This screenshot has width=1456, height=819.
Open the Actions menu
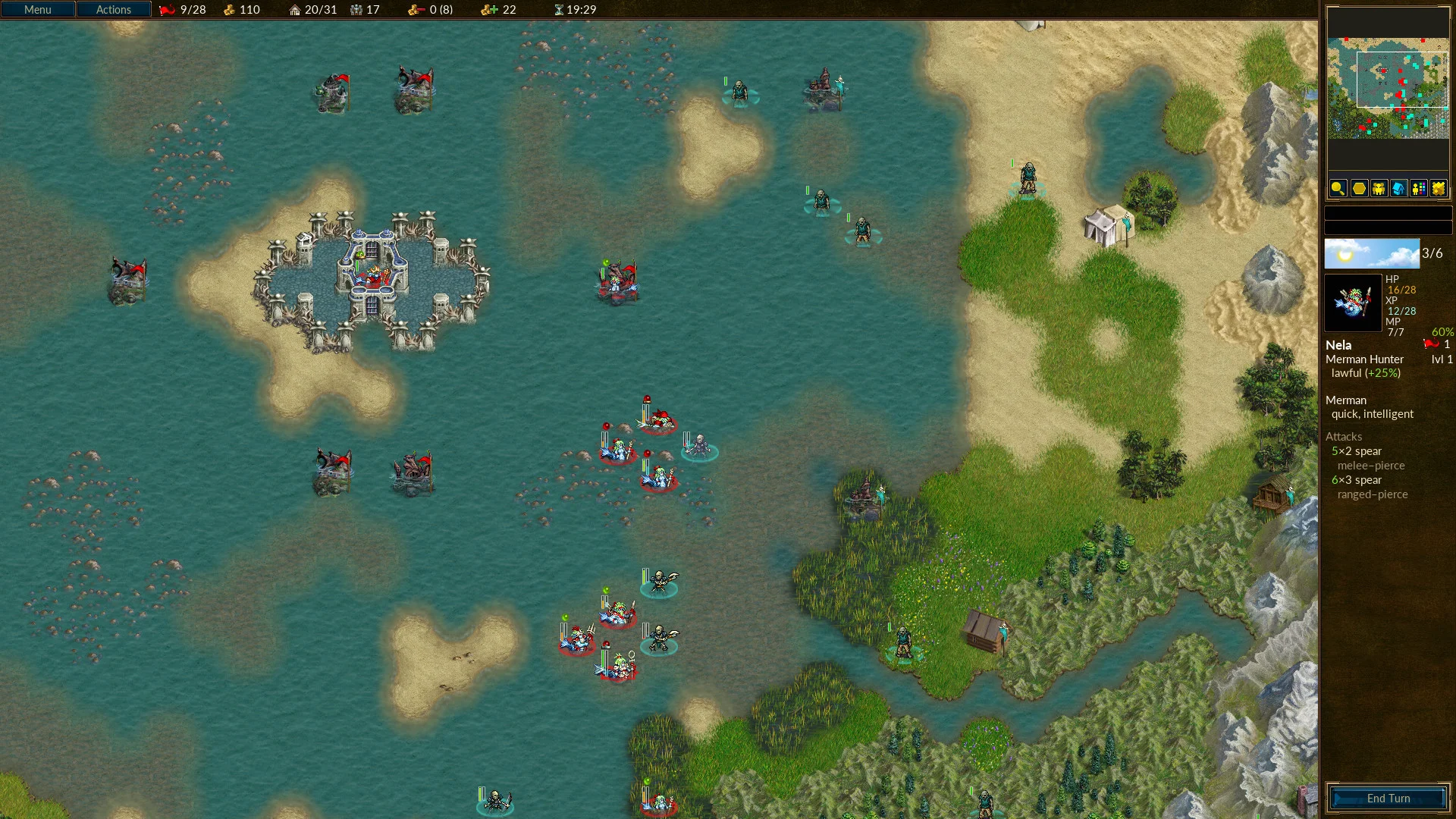tap(114, 10)
